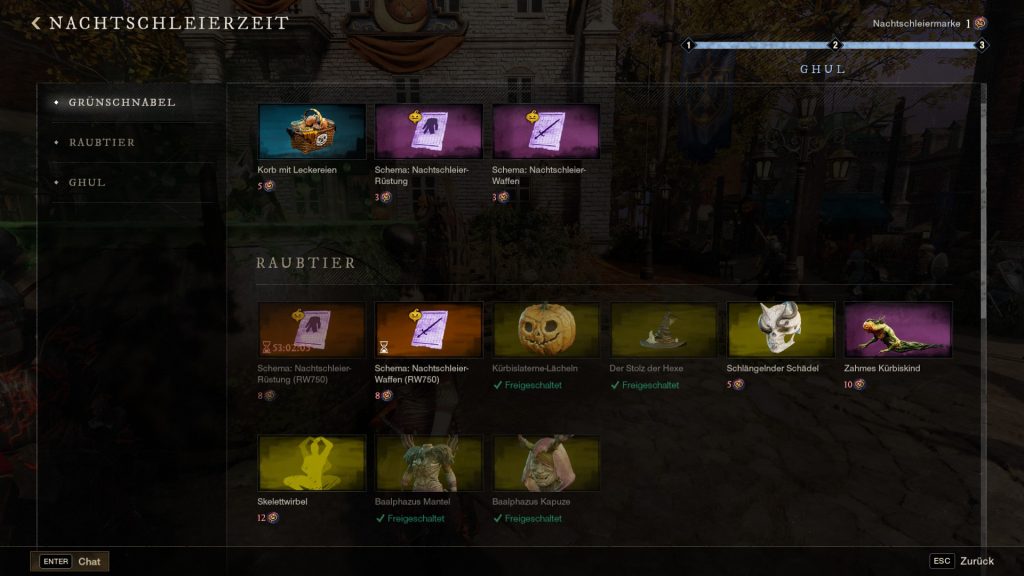Screen dimensions: 1024x576
Task: Choose Nachtschleier-Waffen (RW750) schema
Action: tap(428, 330)
